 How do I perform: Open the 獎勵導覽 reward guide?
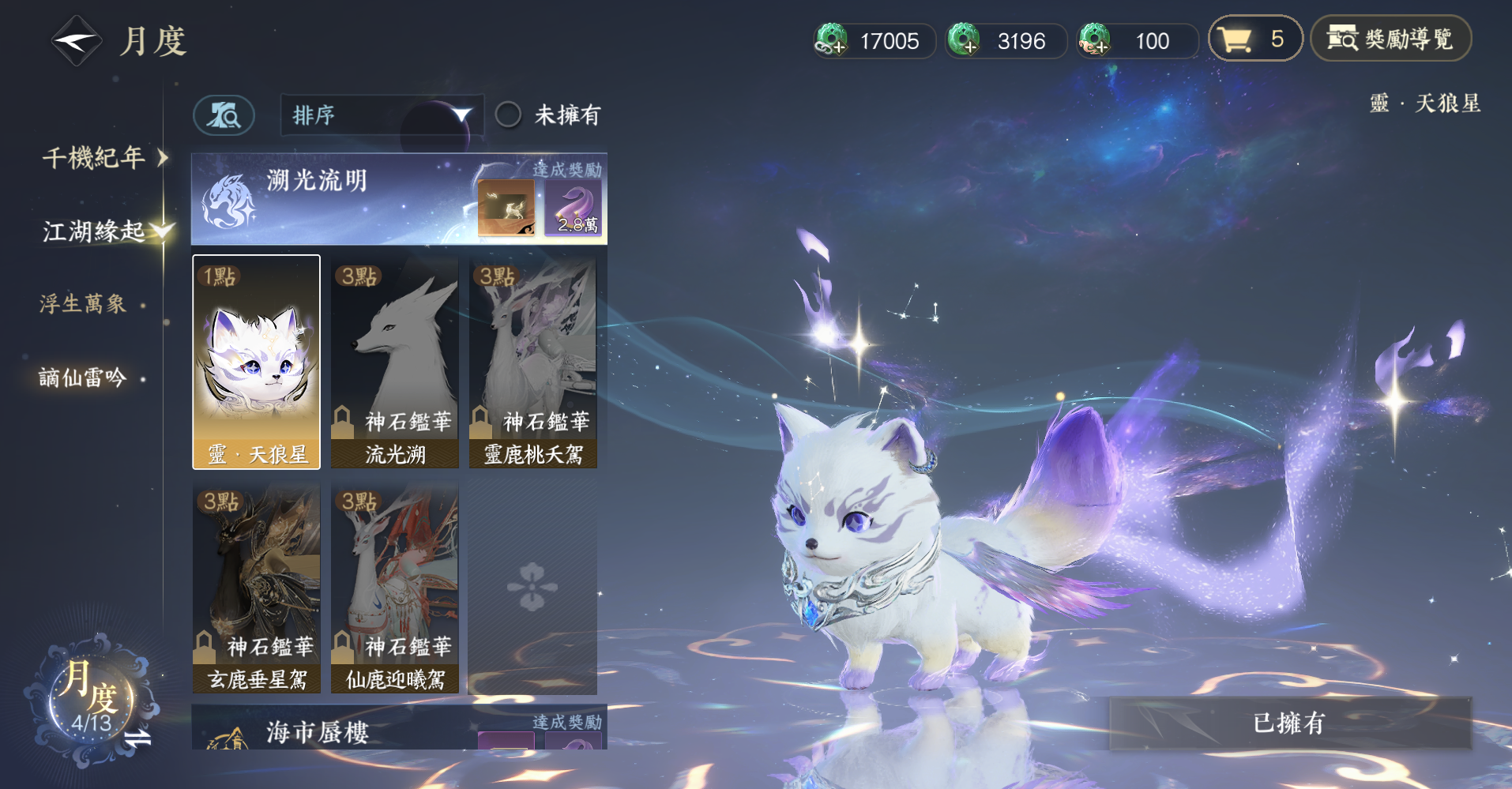[x=1390, y=39]
